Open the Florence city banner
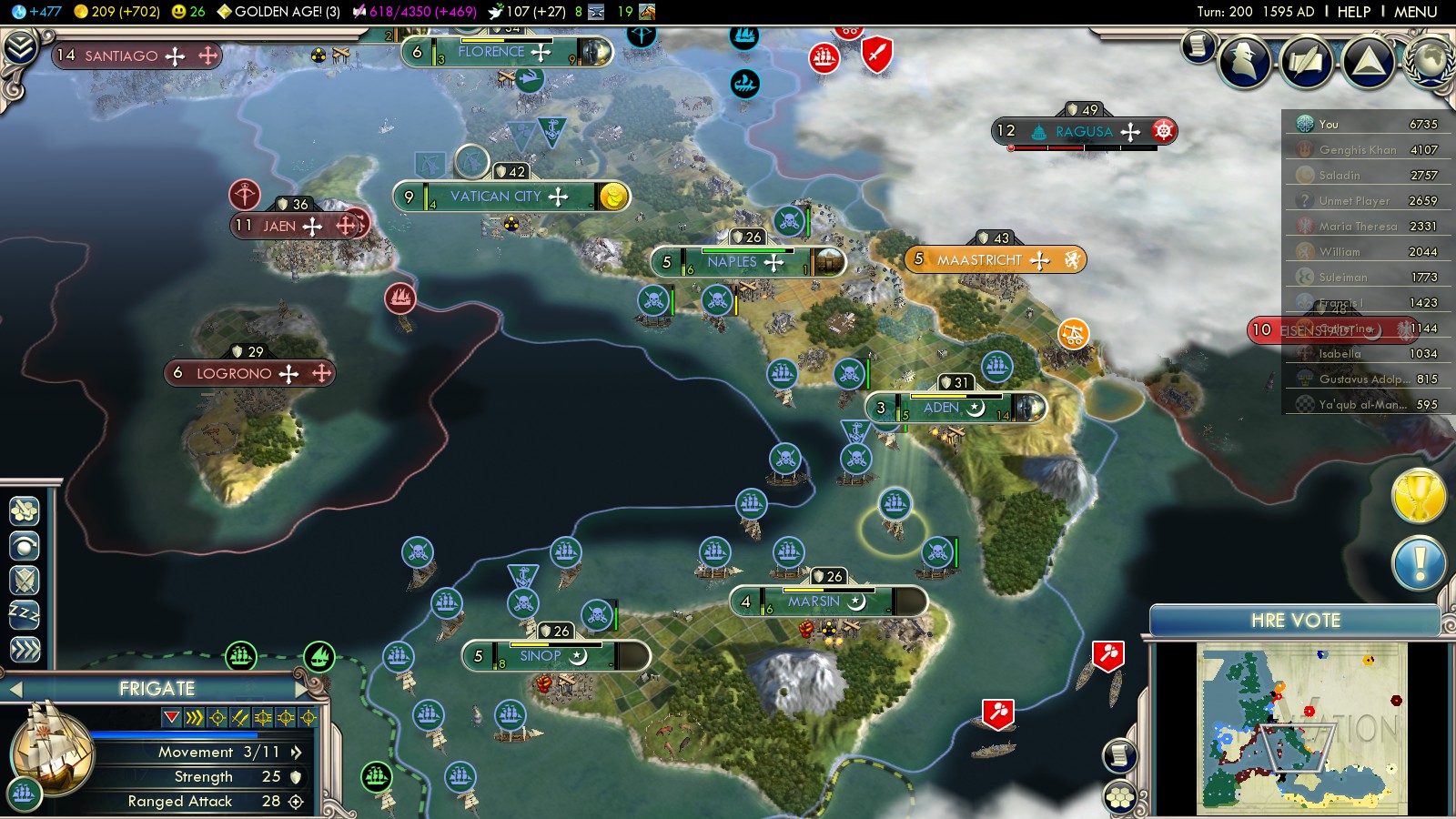The height and width of the screenshot is (819, 1456). coord(491,52)
